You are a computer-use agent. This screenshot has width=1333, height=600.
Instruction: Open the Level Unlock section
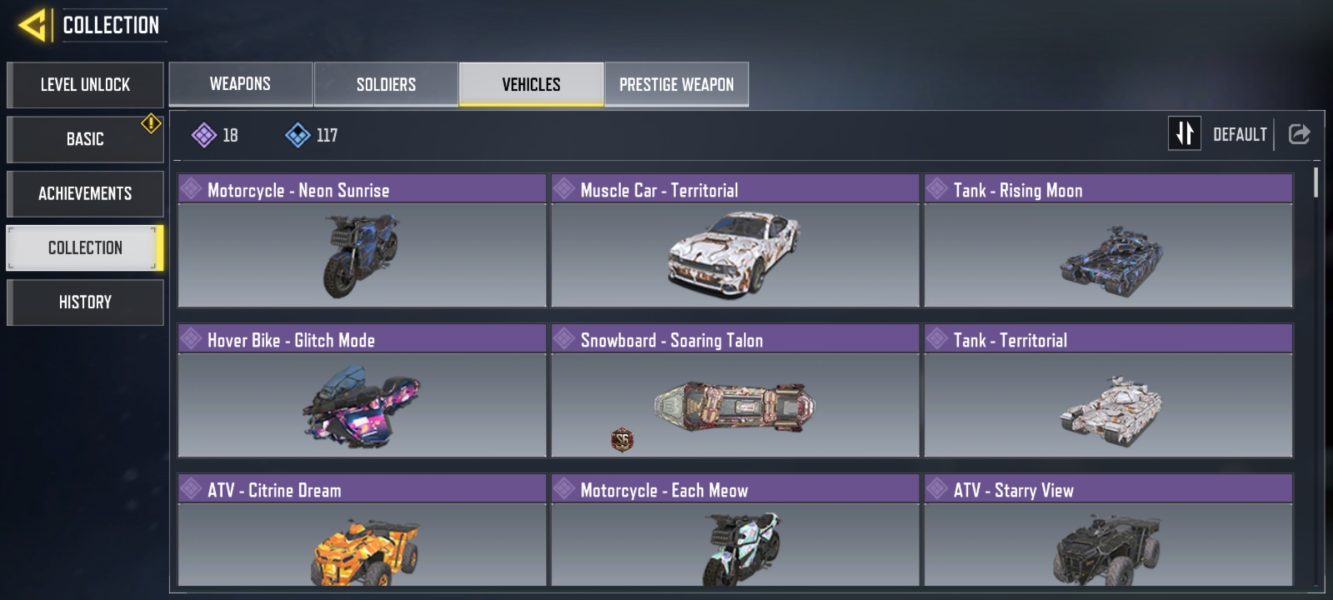point(85,85)
